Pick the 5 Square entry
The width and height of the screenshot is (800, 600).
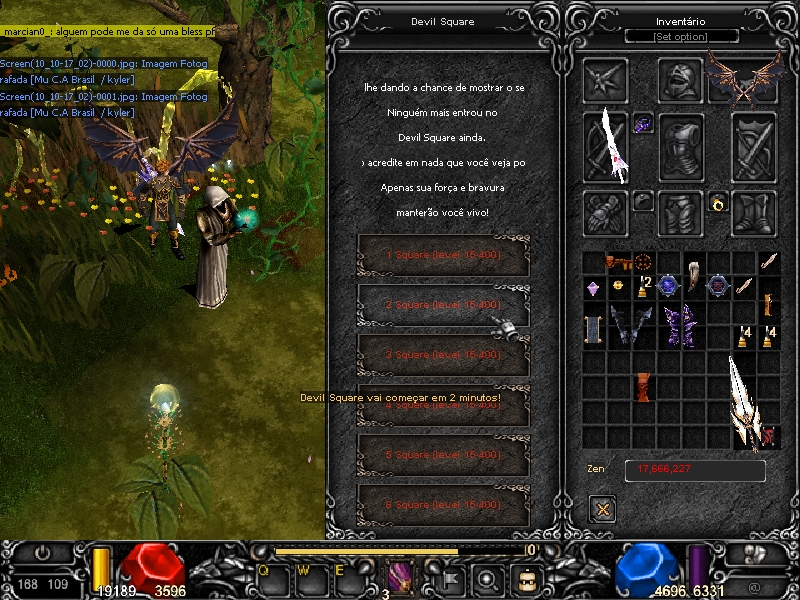(443, 455)
